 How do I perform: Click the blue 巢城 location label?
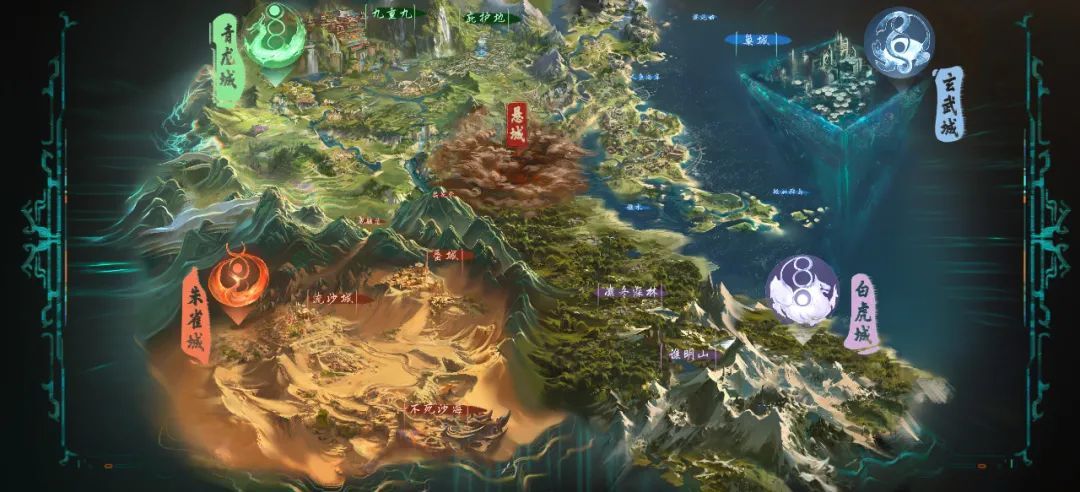pyautogui.click(x=756, y=41)
